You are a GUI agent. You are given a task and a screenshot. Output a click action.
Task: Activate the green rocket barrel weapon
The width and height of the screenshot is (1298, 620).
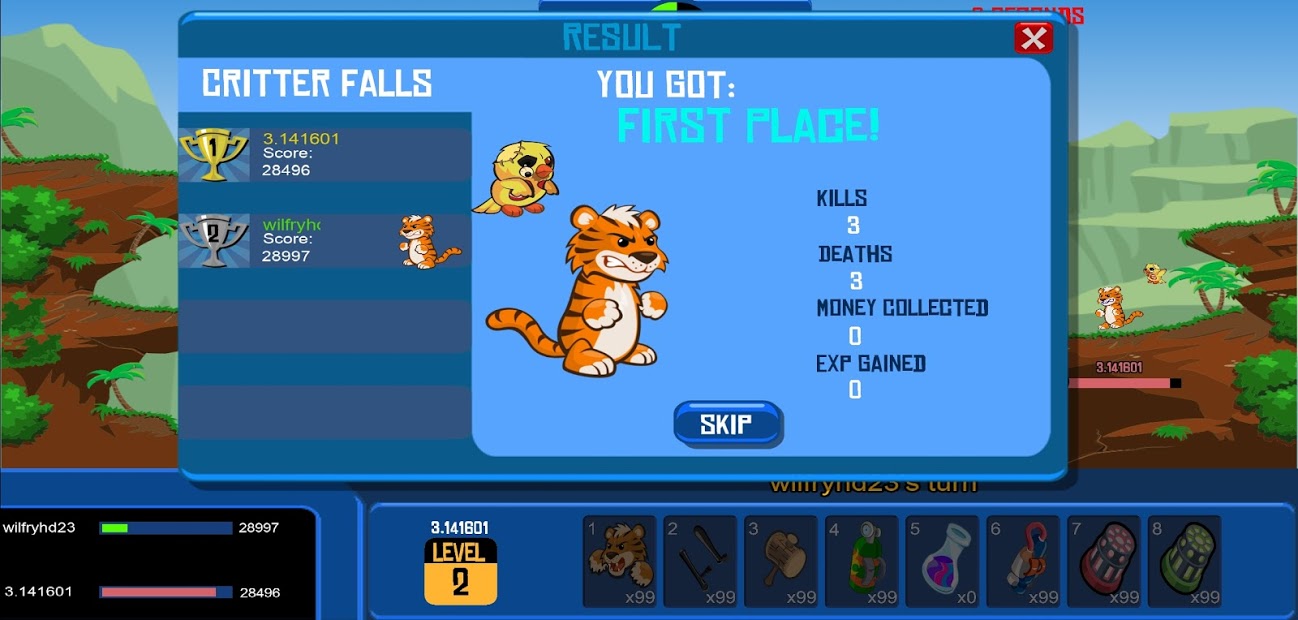coord(1184,561)
